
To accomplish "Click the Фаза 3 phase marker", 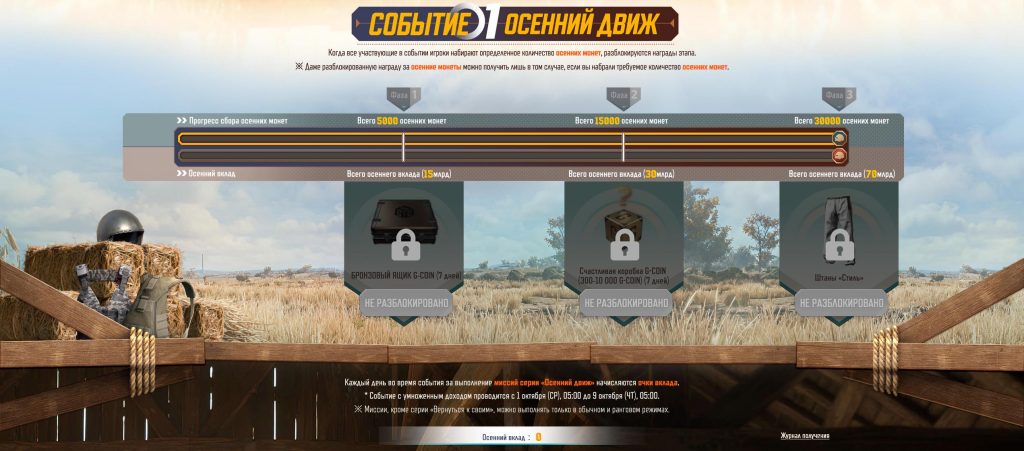I will [839, 96].
